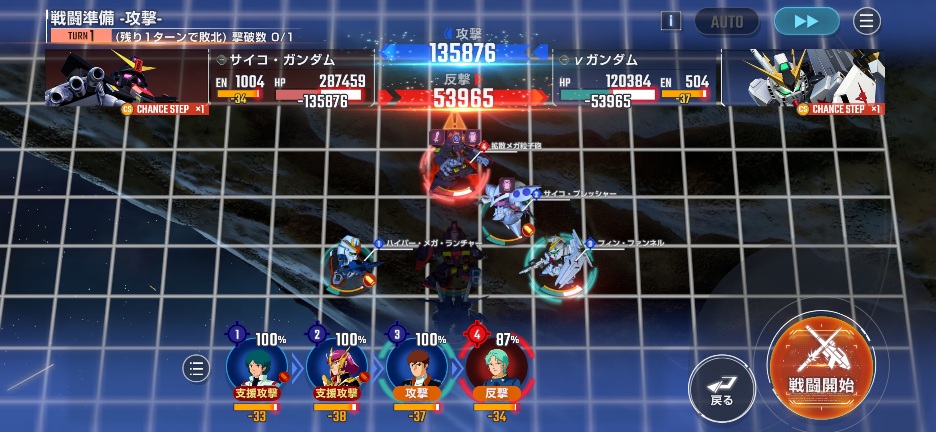Activate the fast-forward speed button
This screenshot has height=432, width=936.
tap(806, 21)
